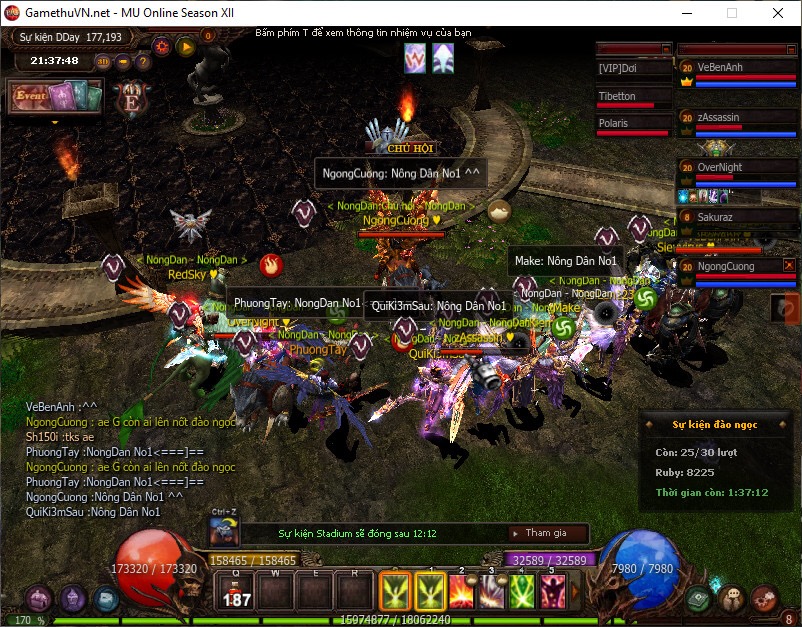Remove NgongCuong using the orange X button
This screenshot has width=802, height=627.
[x=789, y=265]
